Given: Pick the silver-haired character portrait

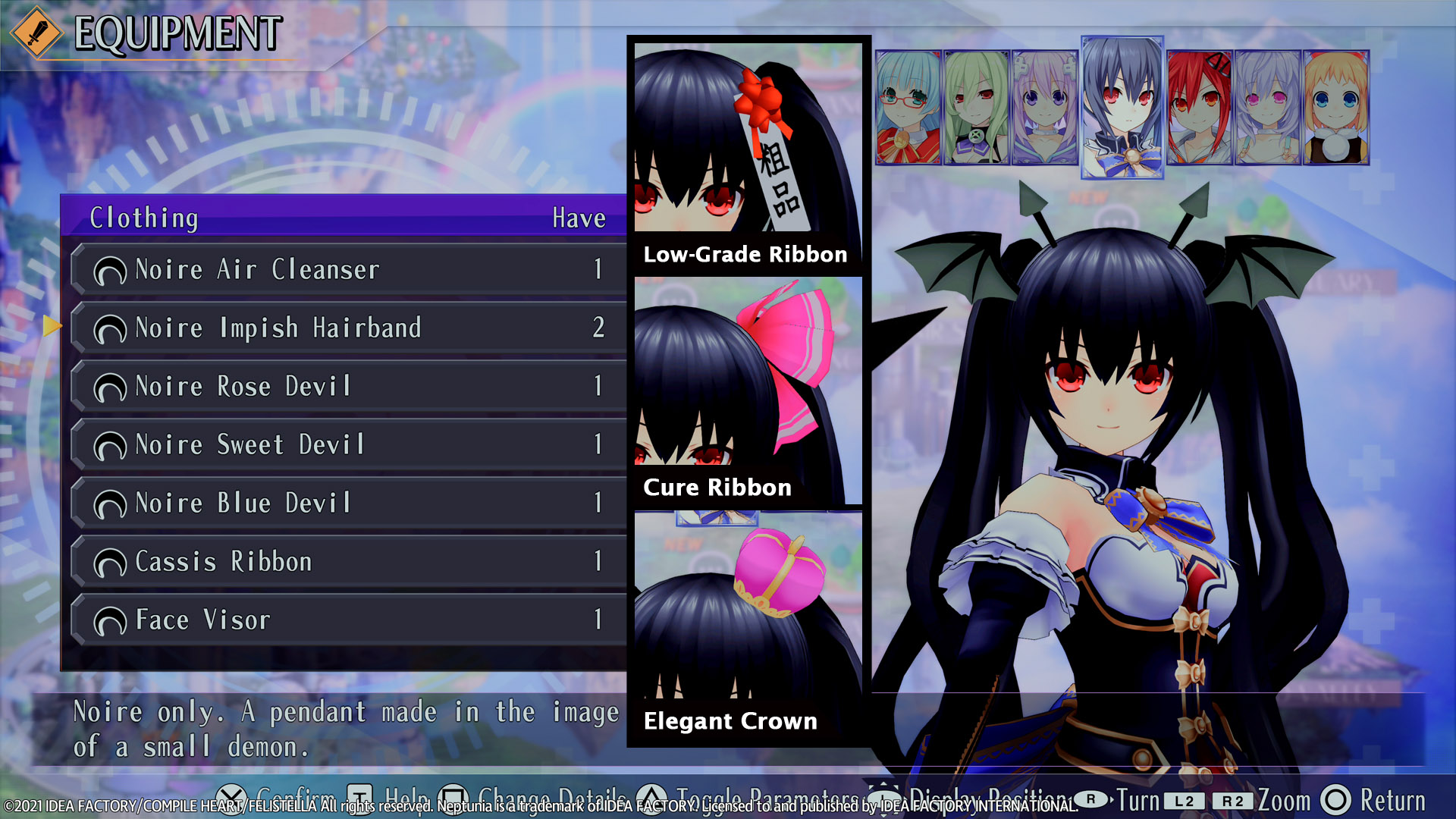Looking at the screenshot, I should coord(1268,108).
